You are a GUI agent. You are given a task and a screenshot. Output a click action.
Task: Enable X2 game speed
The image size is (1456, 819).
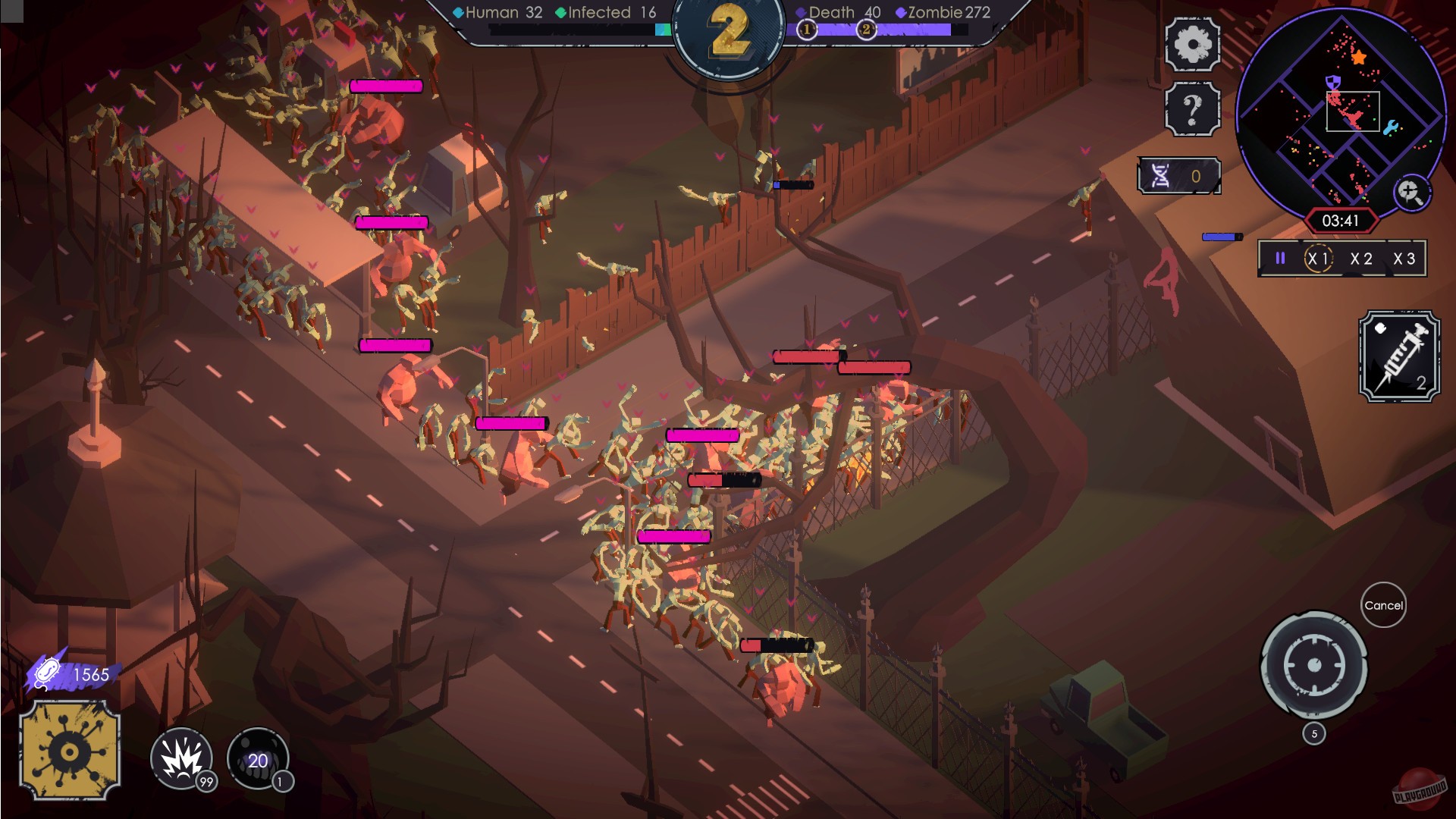coord(1360,259)
